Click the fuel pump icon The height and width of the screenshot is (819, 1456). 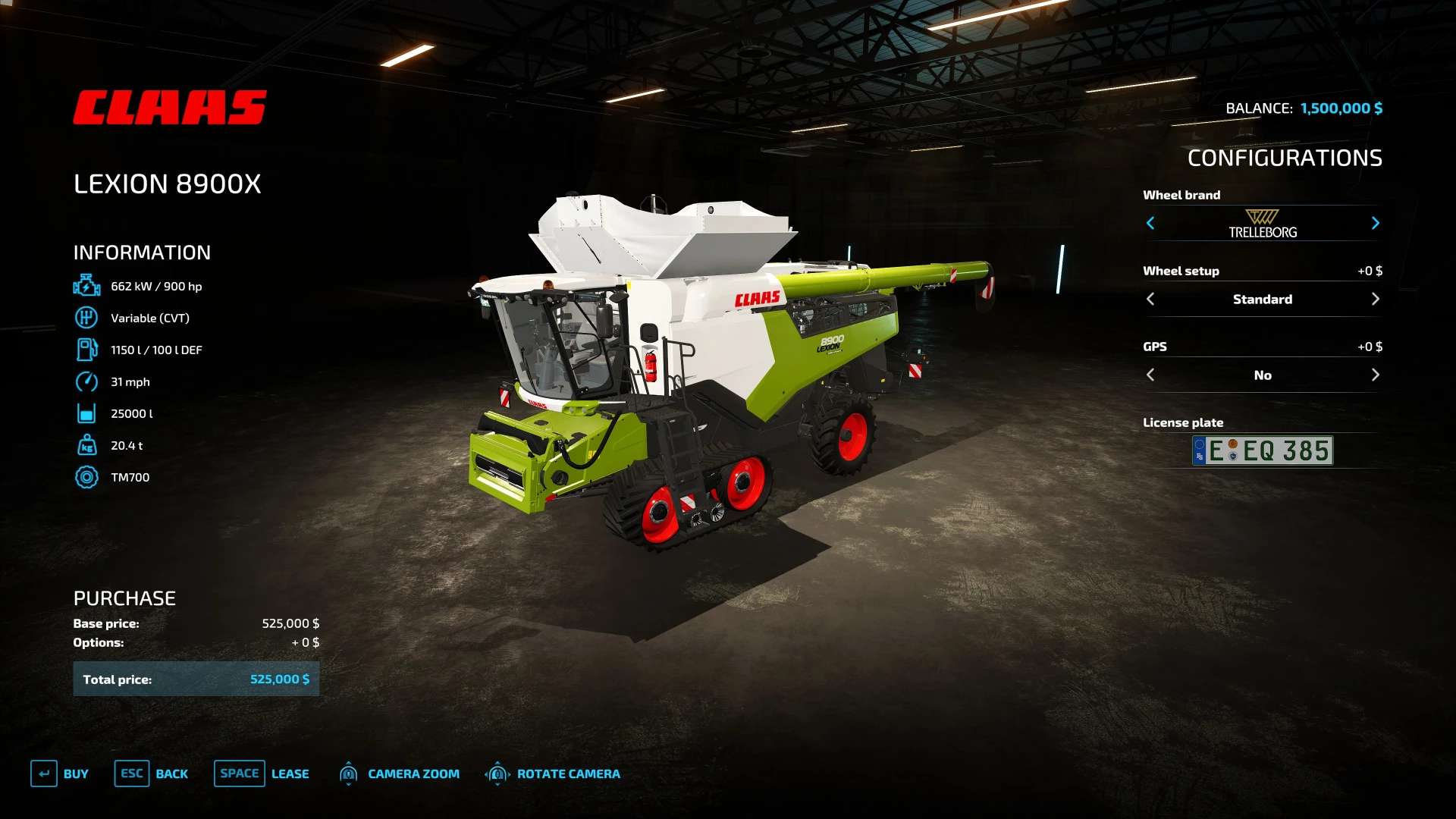pyautogui.click(x=87, y=350)
